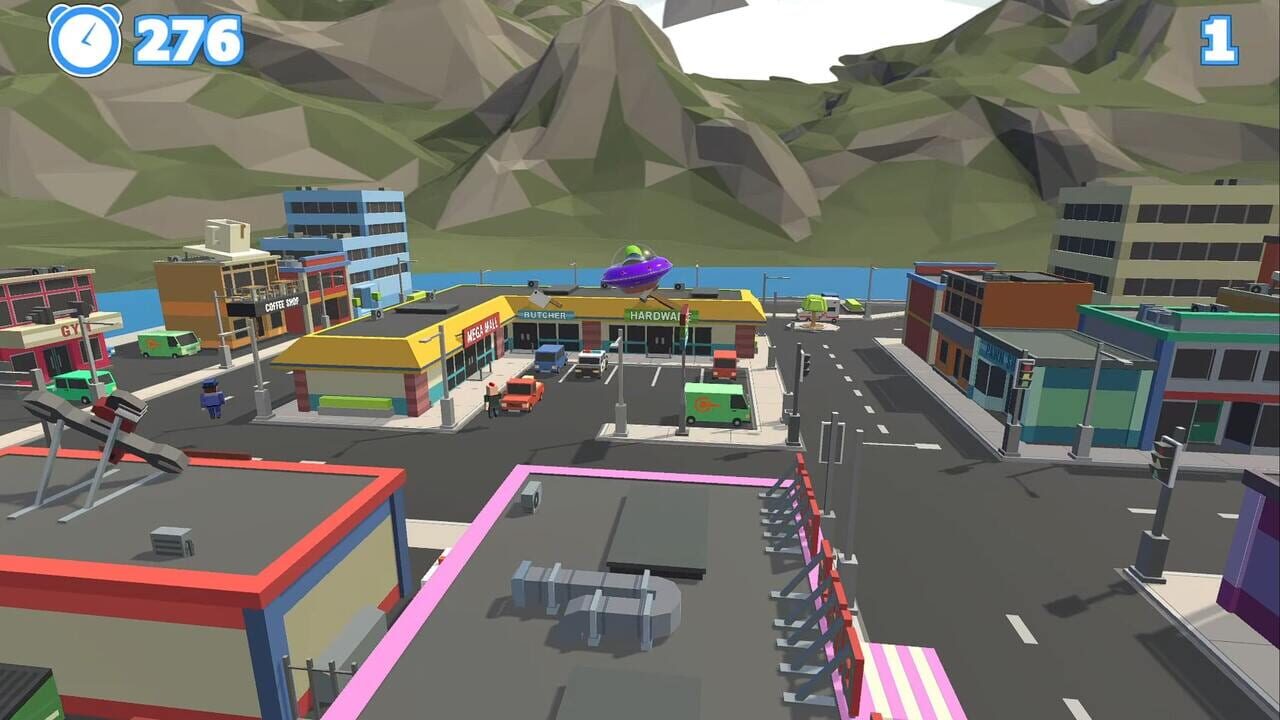The image size is (1280, 720).
Task: Select the blue pickup truck in the parking lot
Action: coord(550,357)
